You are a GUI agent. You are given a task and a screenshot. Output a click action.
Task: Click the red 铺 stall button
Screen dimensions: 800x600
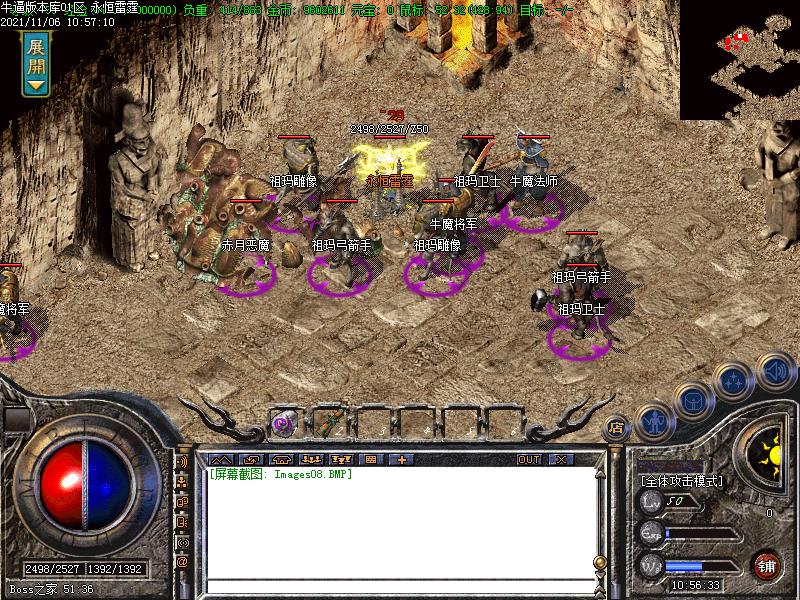point(767,564)
